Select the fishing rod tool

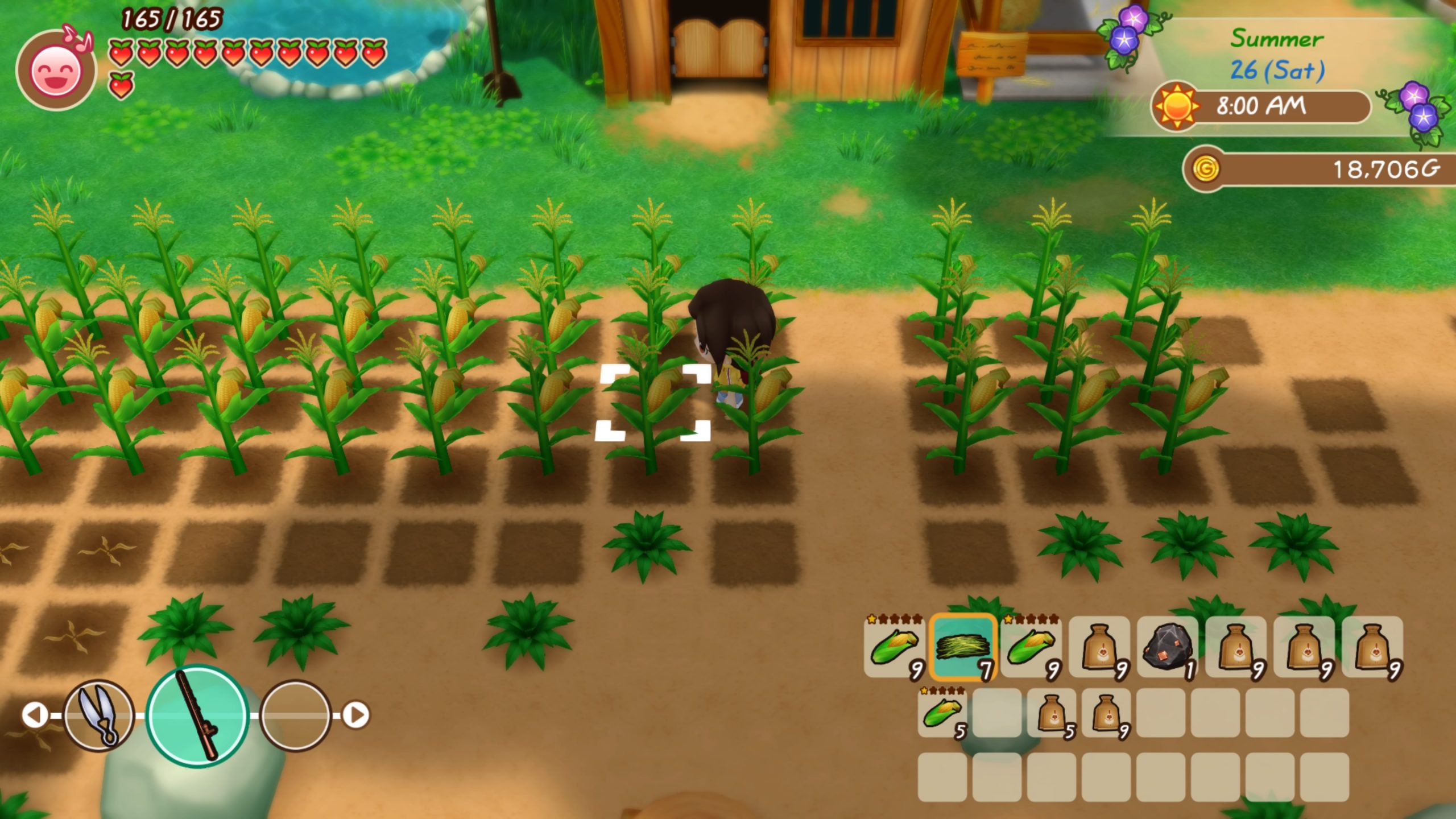(x=197, y=715)
